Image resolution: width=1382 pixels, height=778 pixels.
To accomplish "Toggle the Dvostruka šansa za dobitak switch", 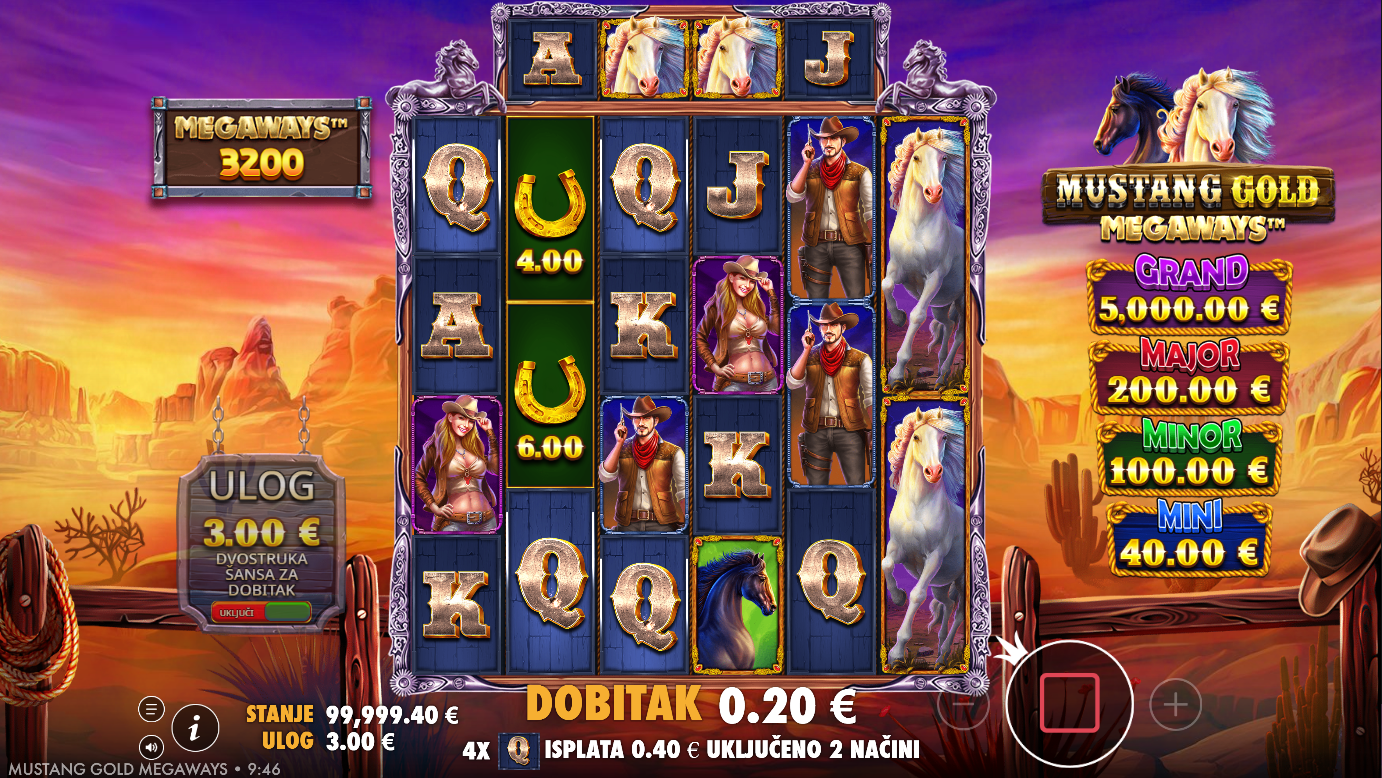I will pos(261,611).
